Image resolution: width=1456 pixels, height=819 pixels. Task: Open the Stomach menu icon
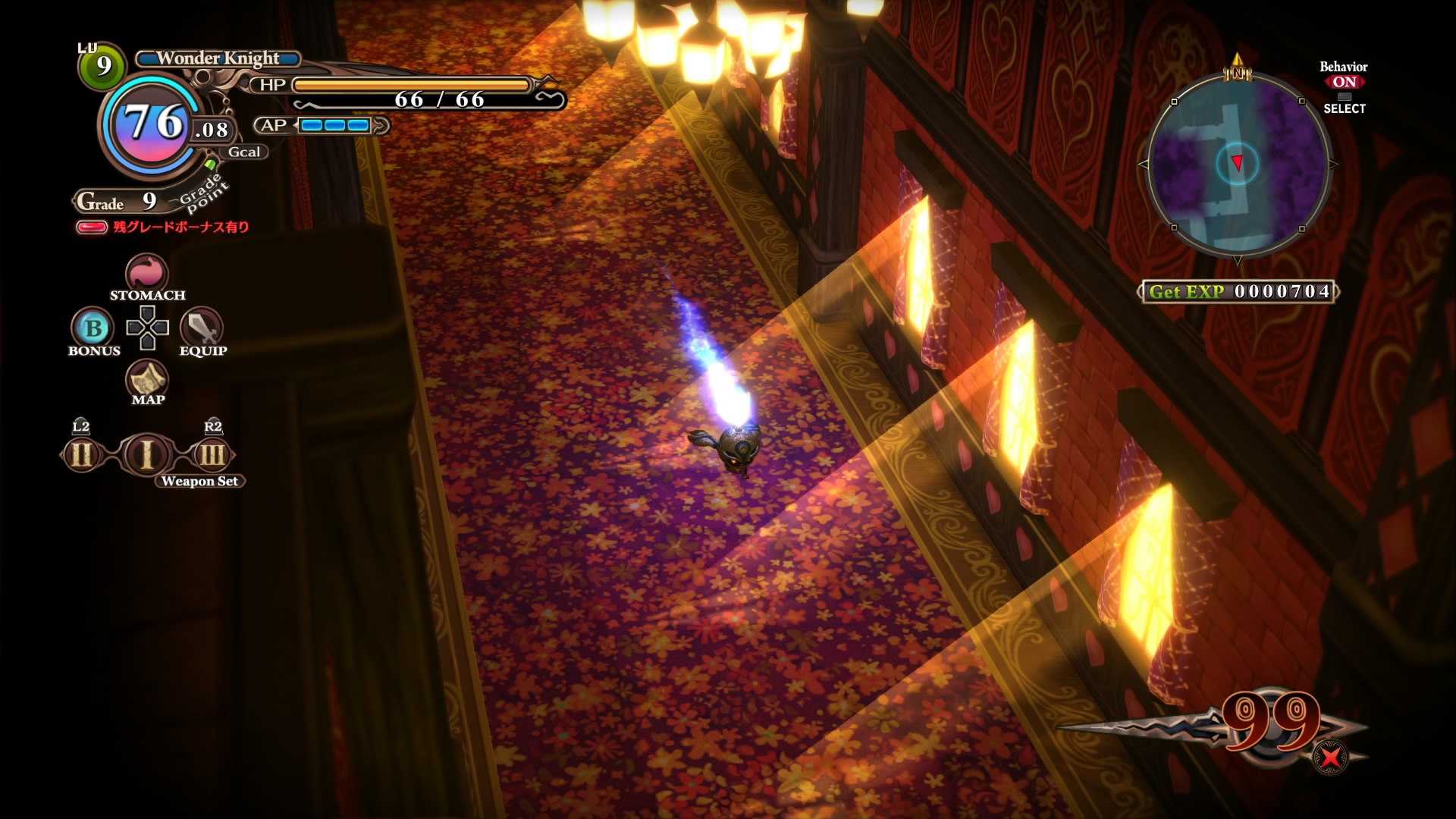pos(146,271)
